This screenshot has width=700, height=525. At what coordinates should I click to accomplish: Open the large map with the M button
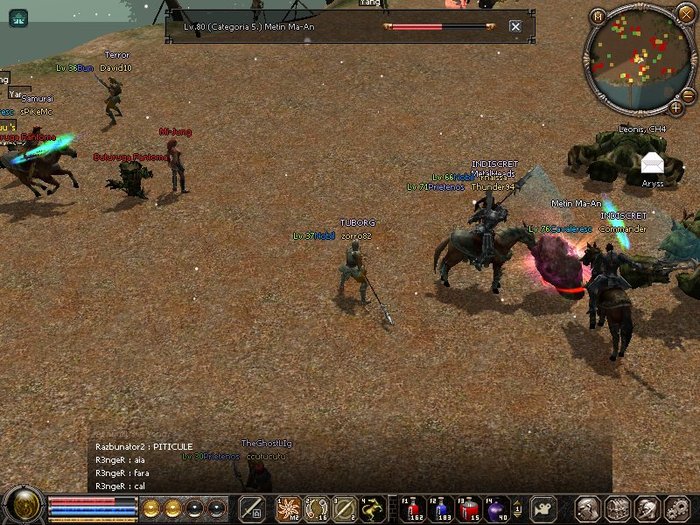(598, 16)
